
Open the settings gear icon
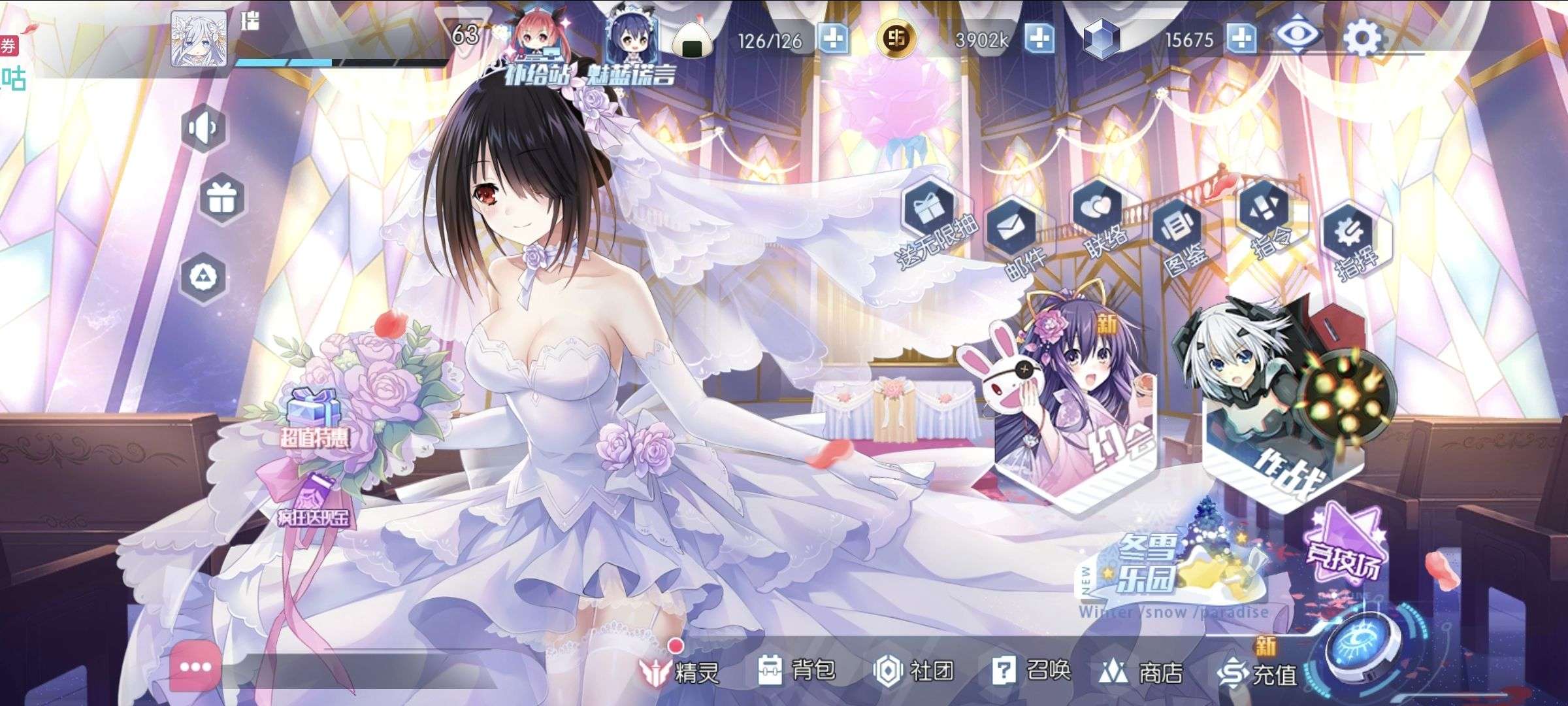click(1363, 37)
